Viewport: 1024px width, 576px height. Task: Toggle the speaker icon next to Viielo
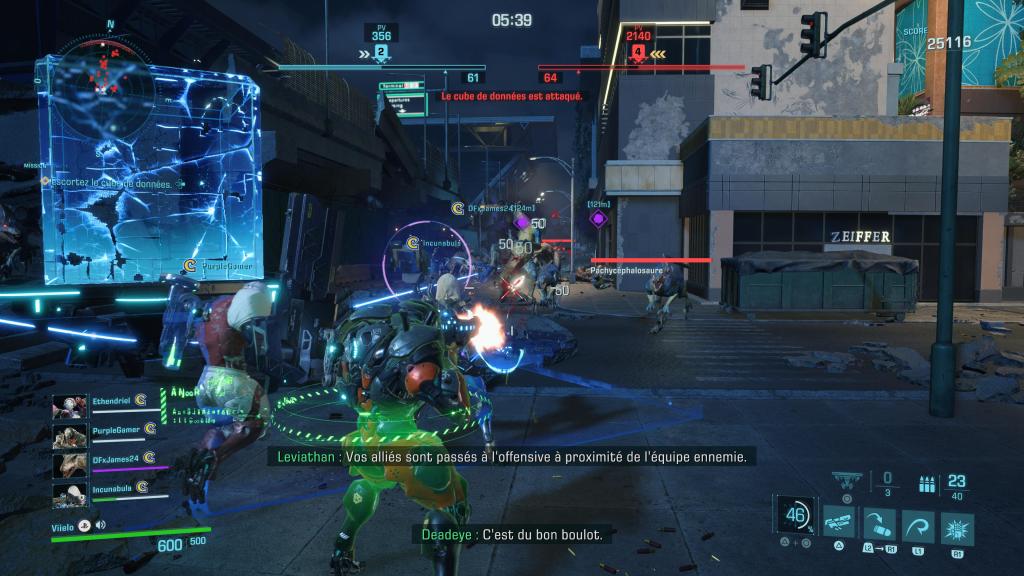coord(100,524)
